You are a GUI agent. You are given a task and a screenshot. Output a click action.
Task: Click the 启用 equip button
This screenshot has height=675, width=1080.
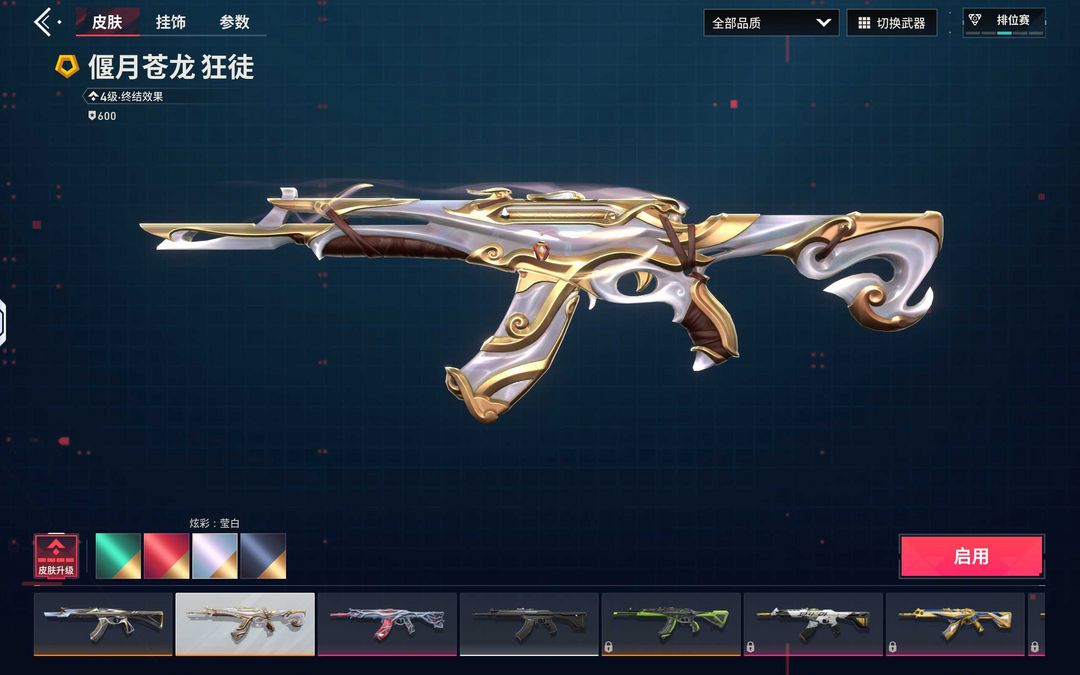pyautogui.click(x=971, y=556)
